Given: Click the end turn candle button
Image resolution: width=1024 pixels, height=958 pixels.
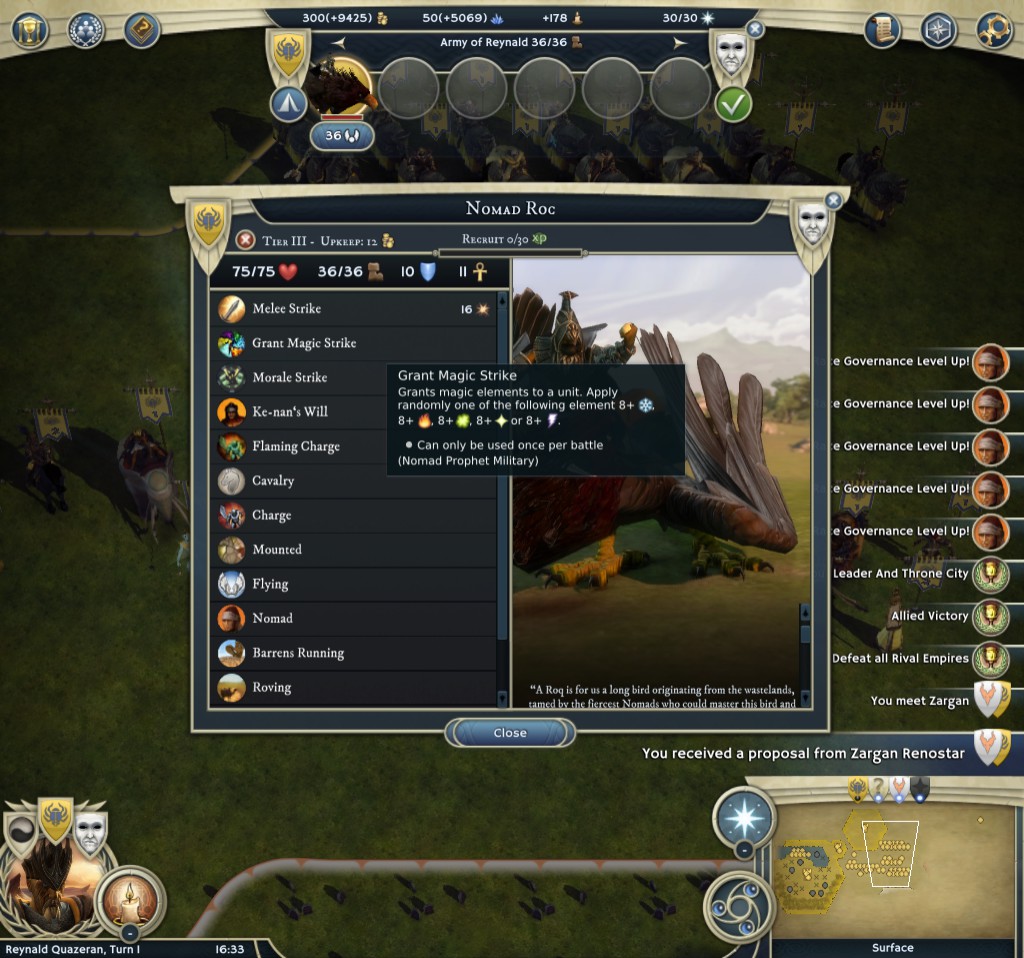Looking at the screenshot, I should coord(129,899).
